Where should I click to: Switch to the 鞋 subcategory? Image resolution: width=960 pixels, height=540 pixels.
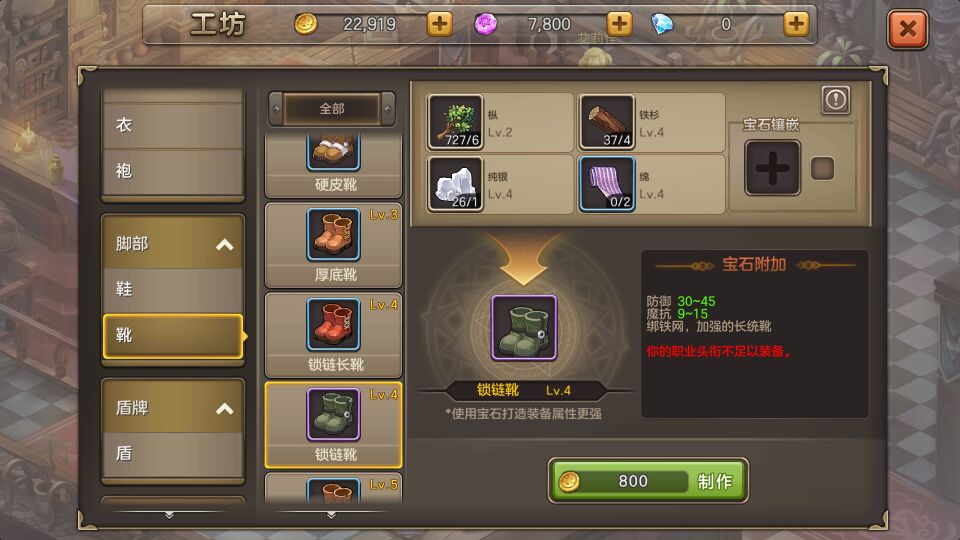(x=173, y=289)
